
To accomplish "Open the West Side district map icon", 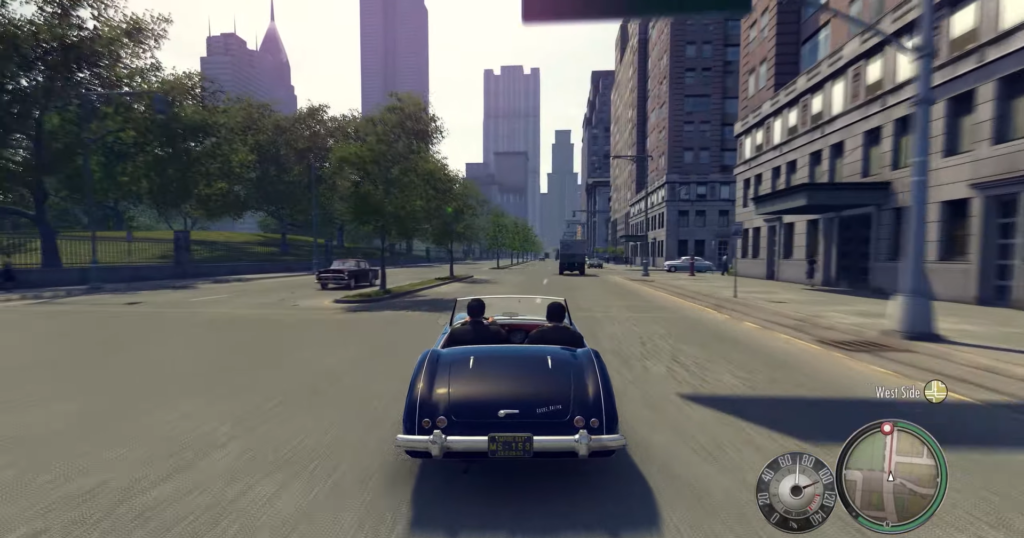I will click(x=935, y=391).
